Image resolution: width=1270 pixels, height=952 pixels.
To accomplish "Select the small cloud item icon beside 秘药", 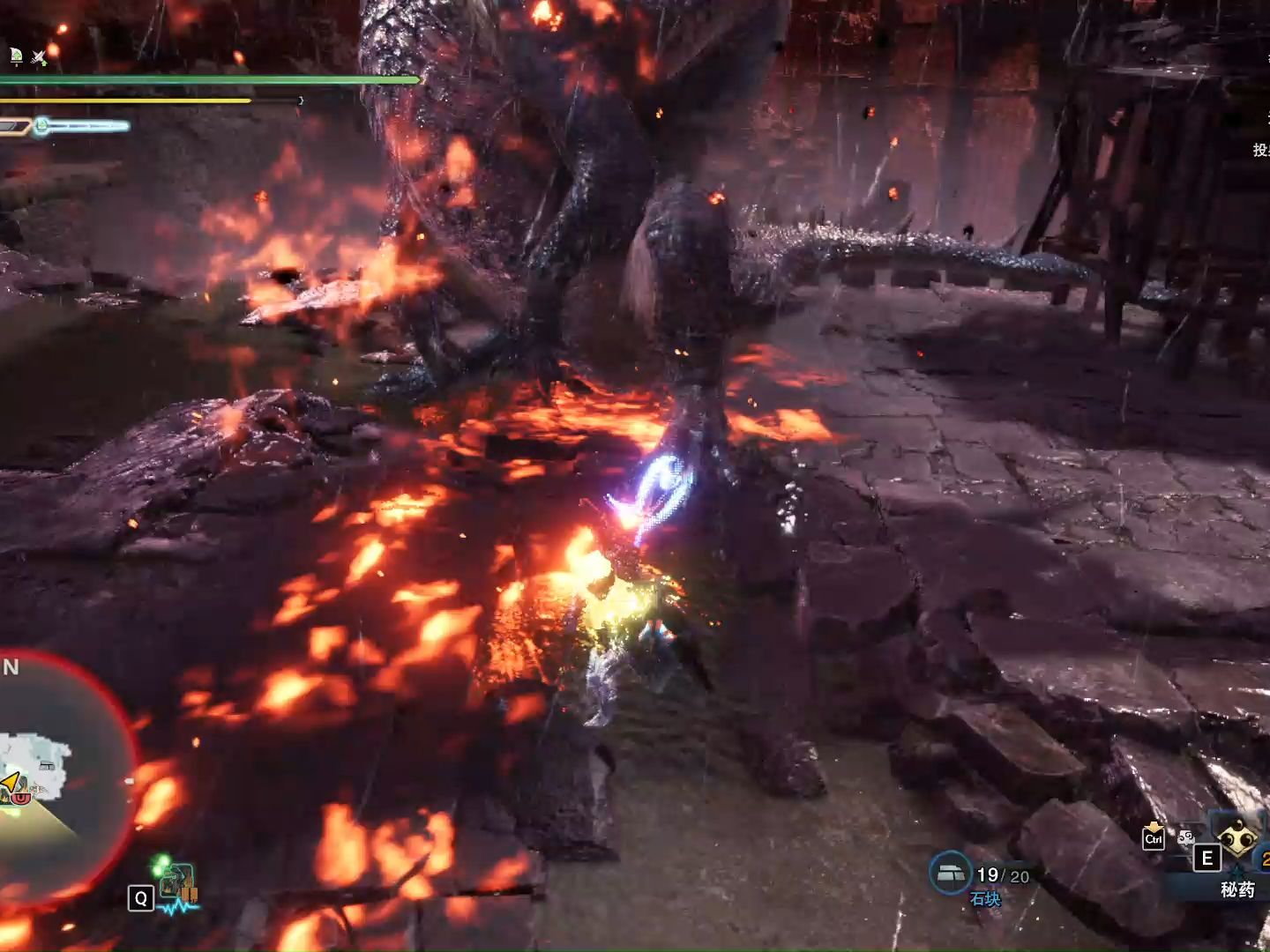I will coord(1186,838).
